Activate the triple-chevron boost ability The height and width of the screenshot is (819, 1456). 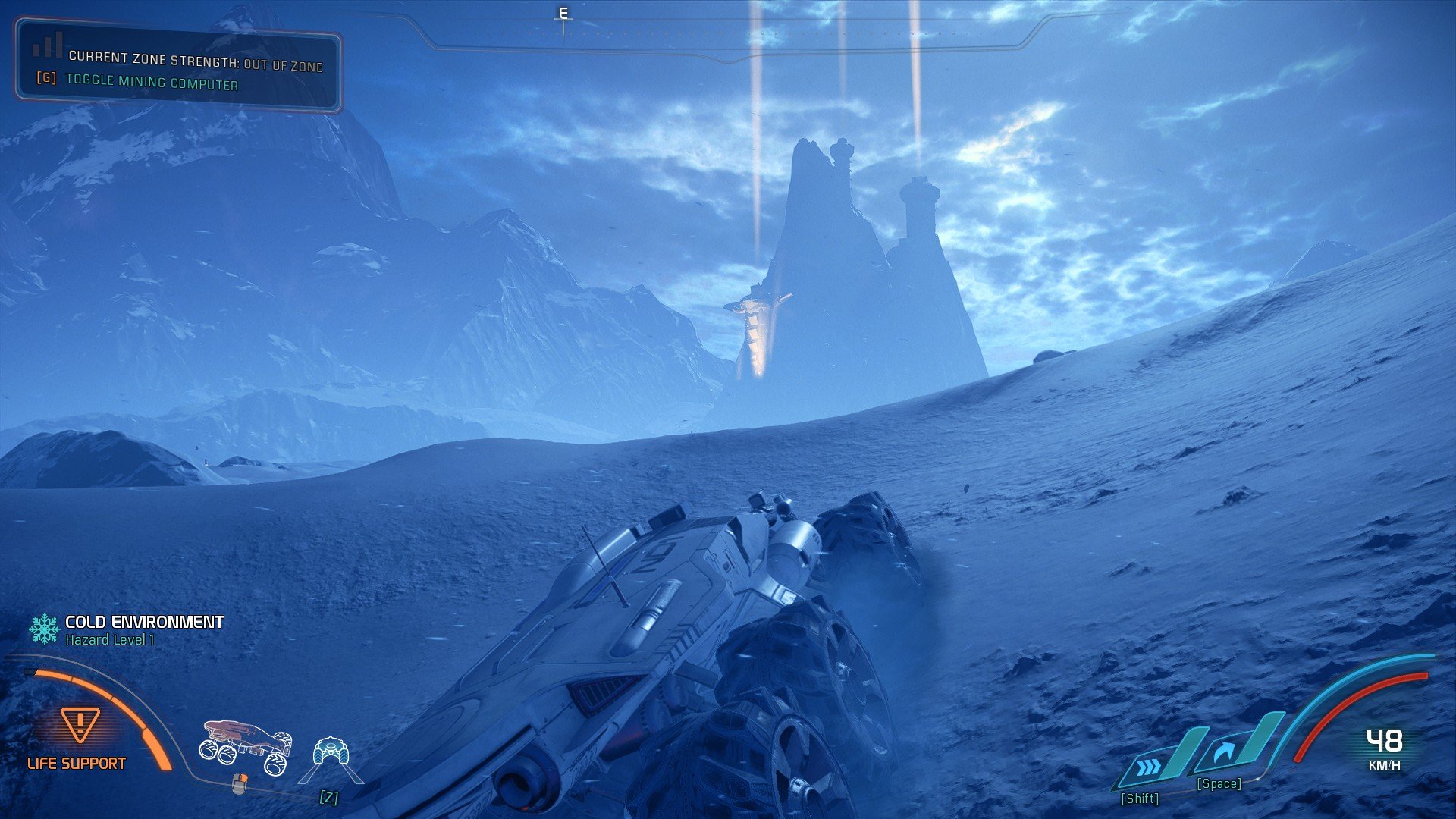1150,768
